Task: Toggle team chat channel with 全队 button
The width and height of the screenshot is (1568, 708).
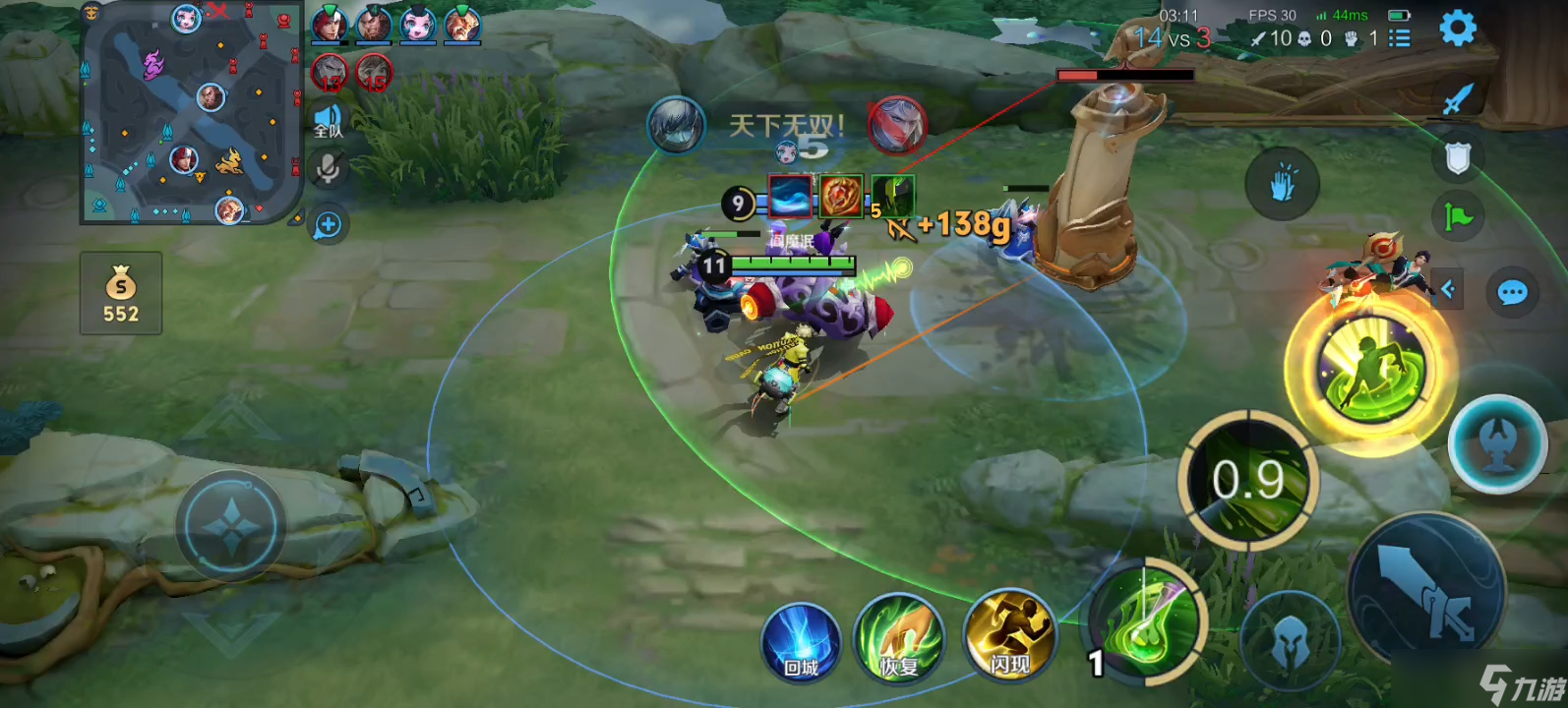Action: point(327,121)
